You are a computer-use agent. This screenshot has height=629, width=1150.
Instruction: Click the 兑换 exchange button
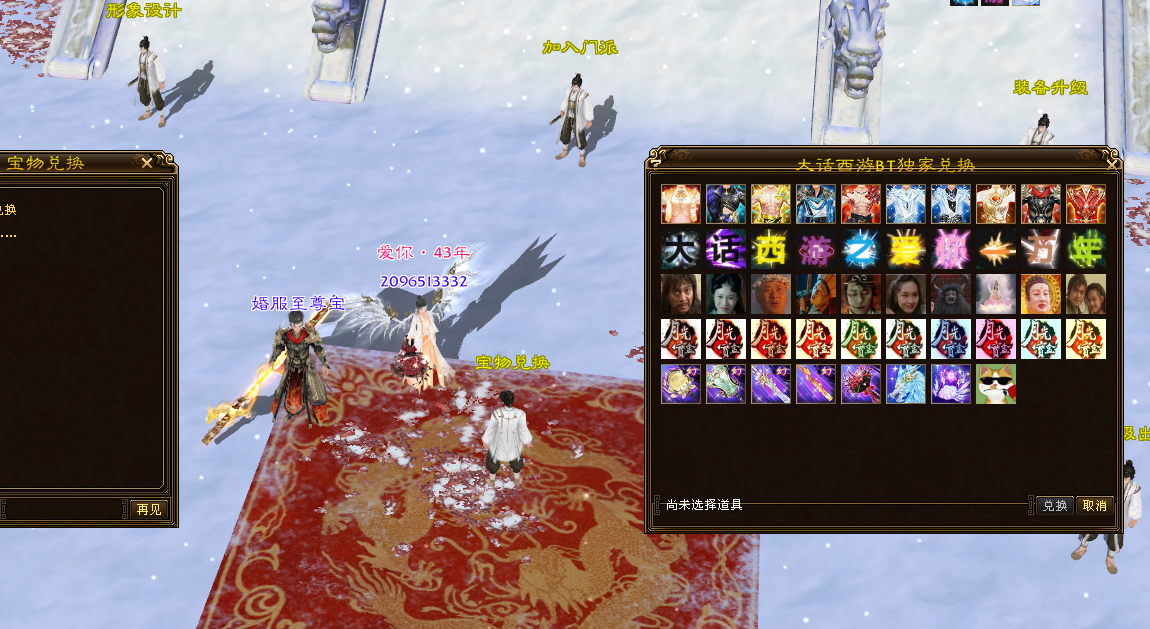pos(1054,506)
